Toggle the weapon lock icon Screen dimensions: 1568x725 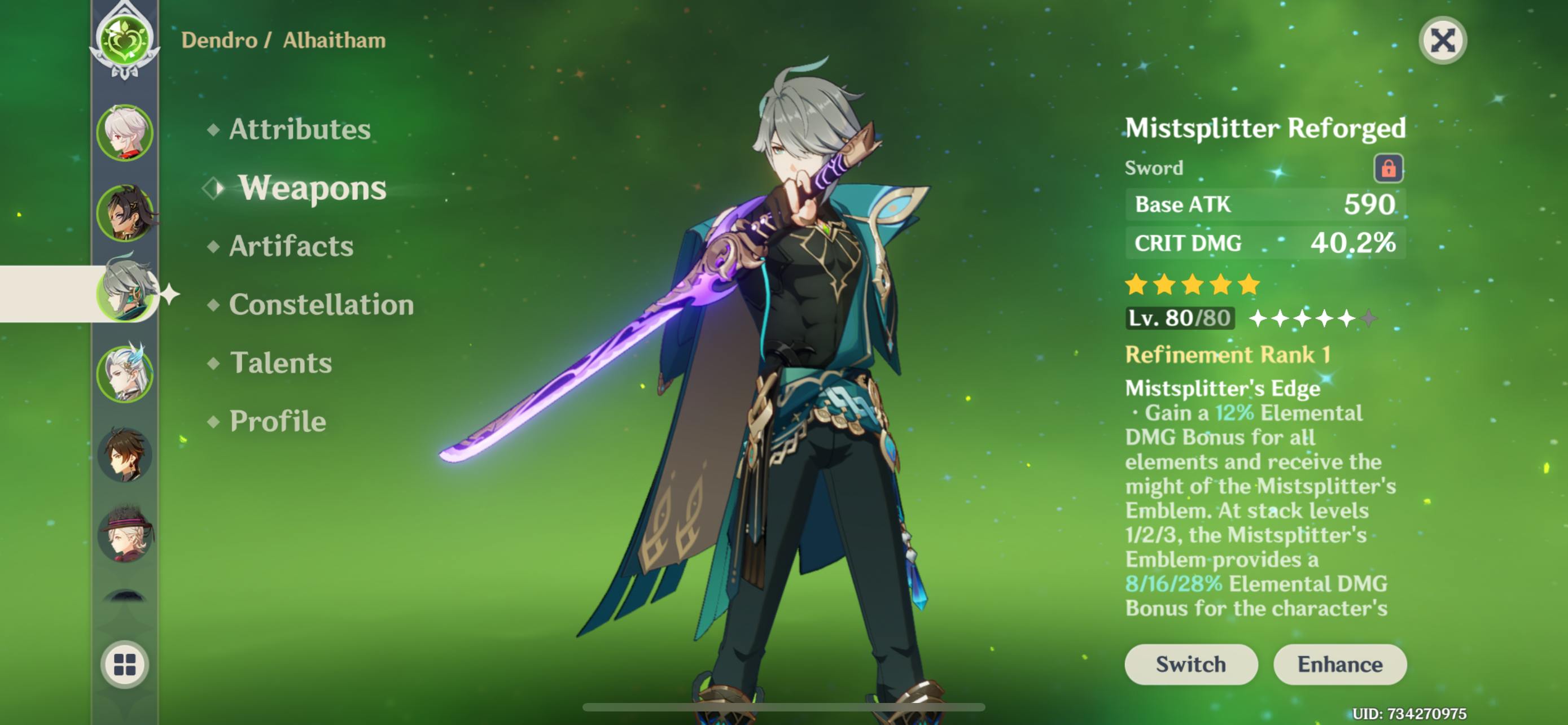(x=1388, y=168)
